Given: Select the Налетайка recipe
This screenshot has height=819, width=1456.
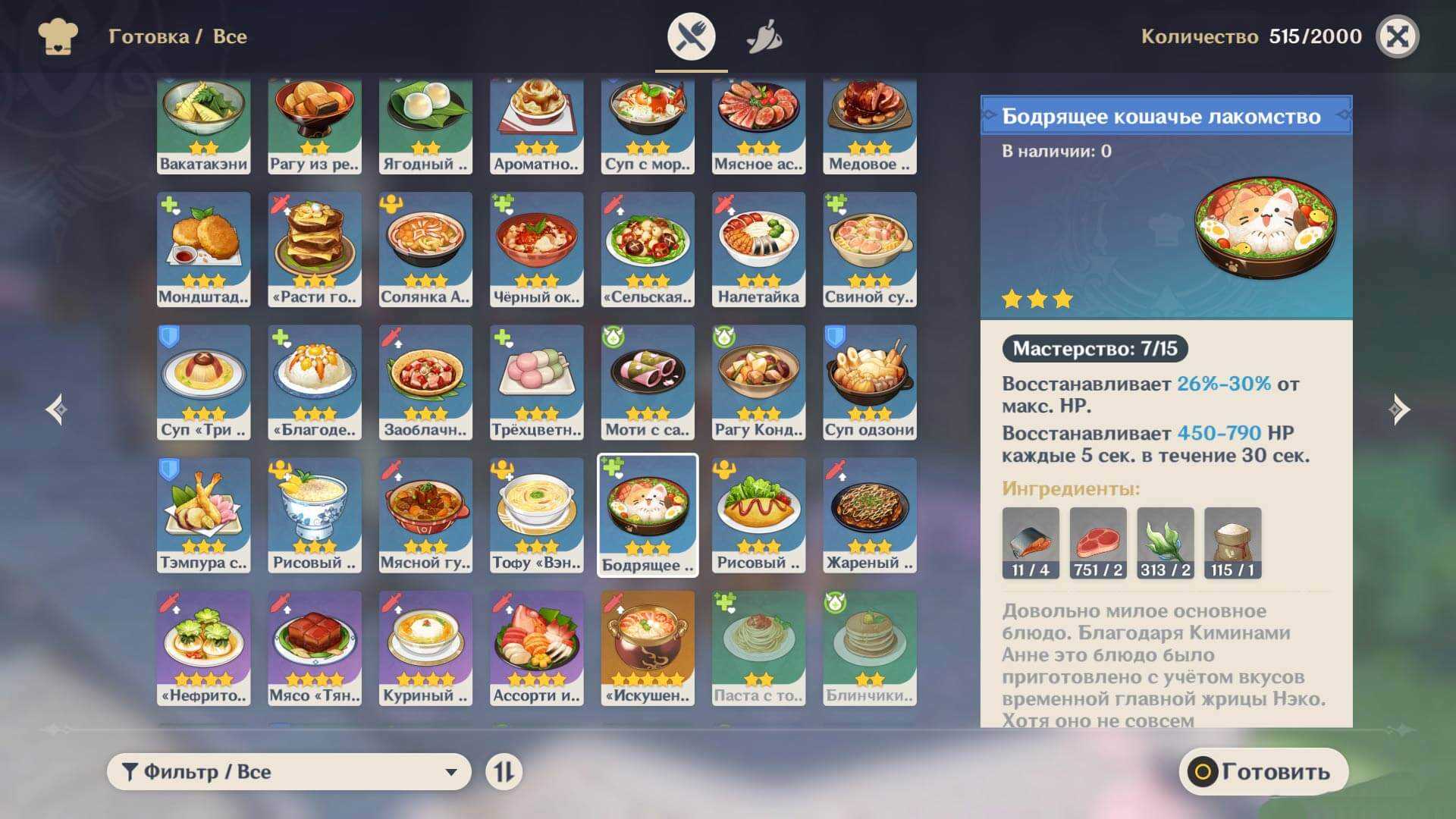Looking at the screenshot, I should click(758, 249).
